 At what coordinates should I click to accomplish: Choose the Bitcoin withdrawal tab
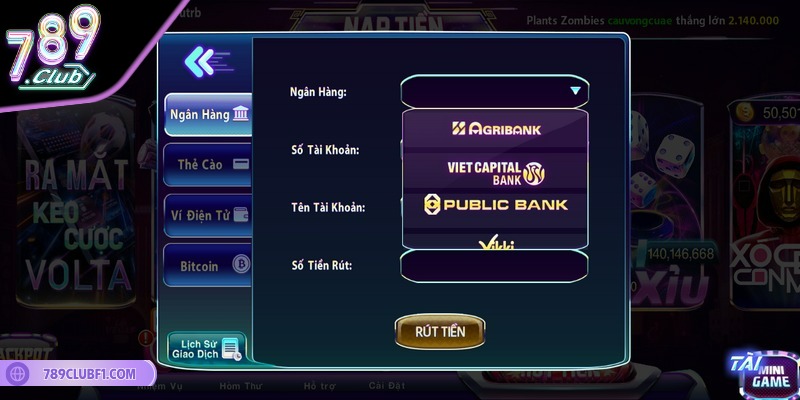[x=208, y=266]
